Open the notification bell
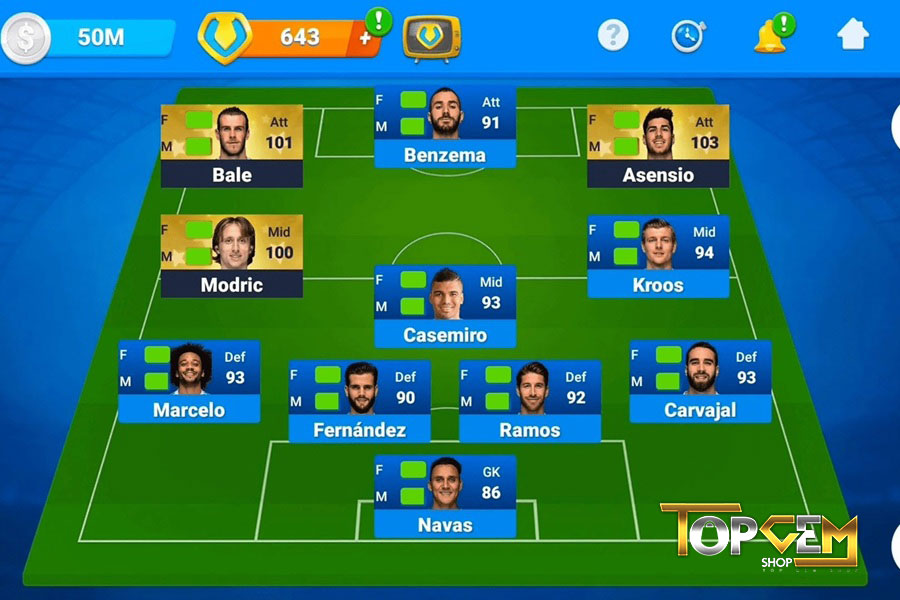The width and height of the screenshot is (900, 600). [769, 35]
